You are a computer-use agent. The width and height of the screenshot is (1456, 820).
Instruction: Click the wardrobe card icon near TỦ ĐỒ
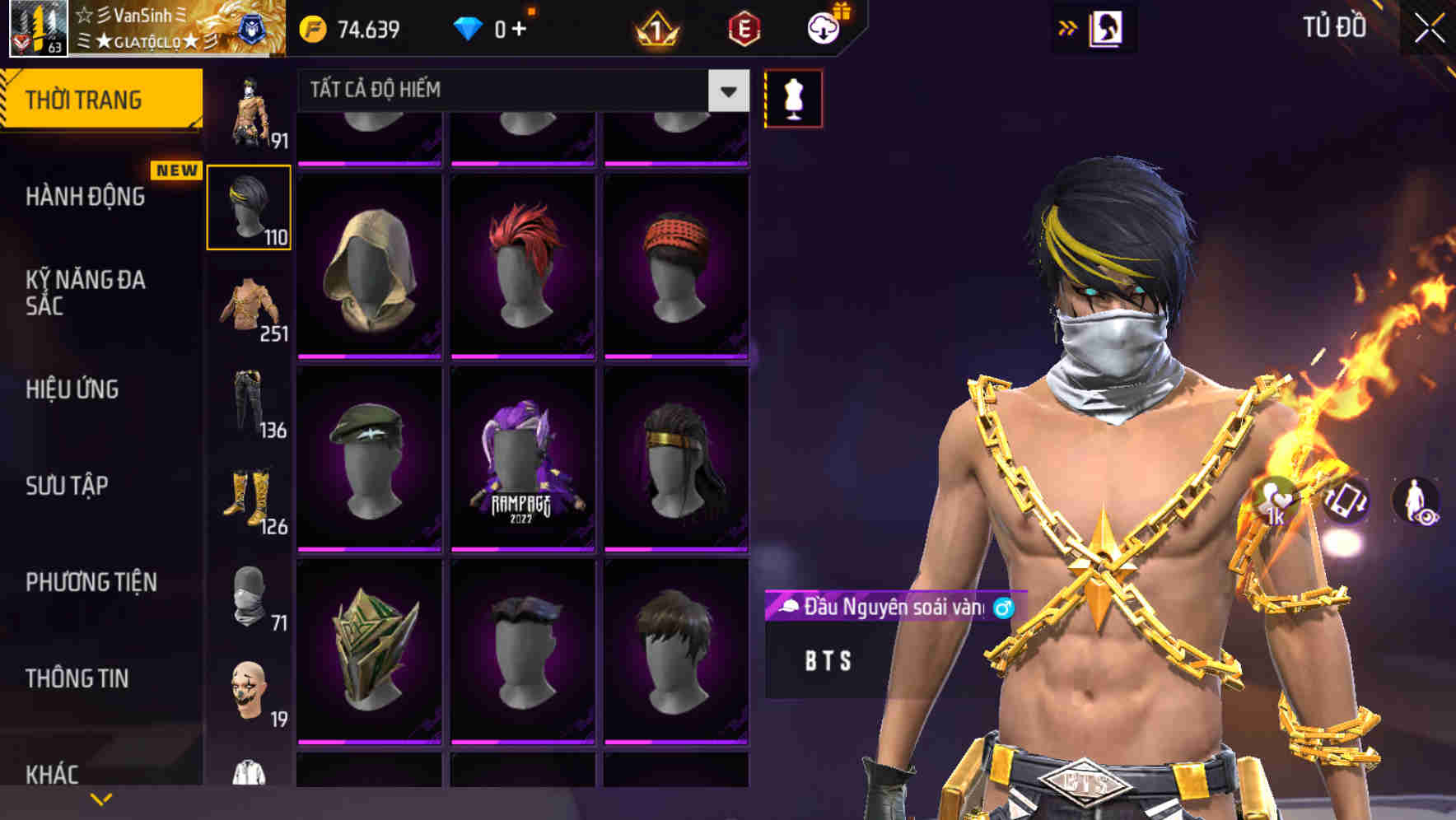(1108, 27)
